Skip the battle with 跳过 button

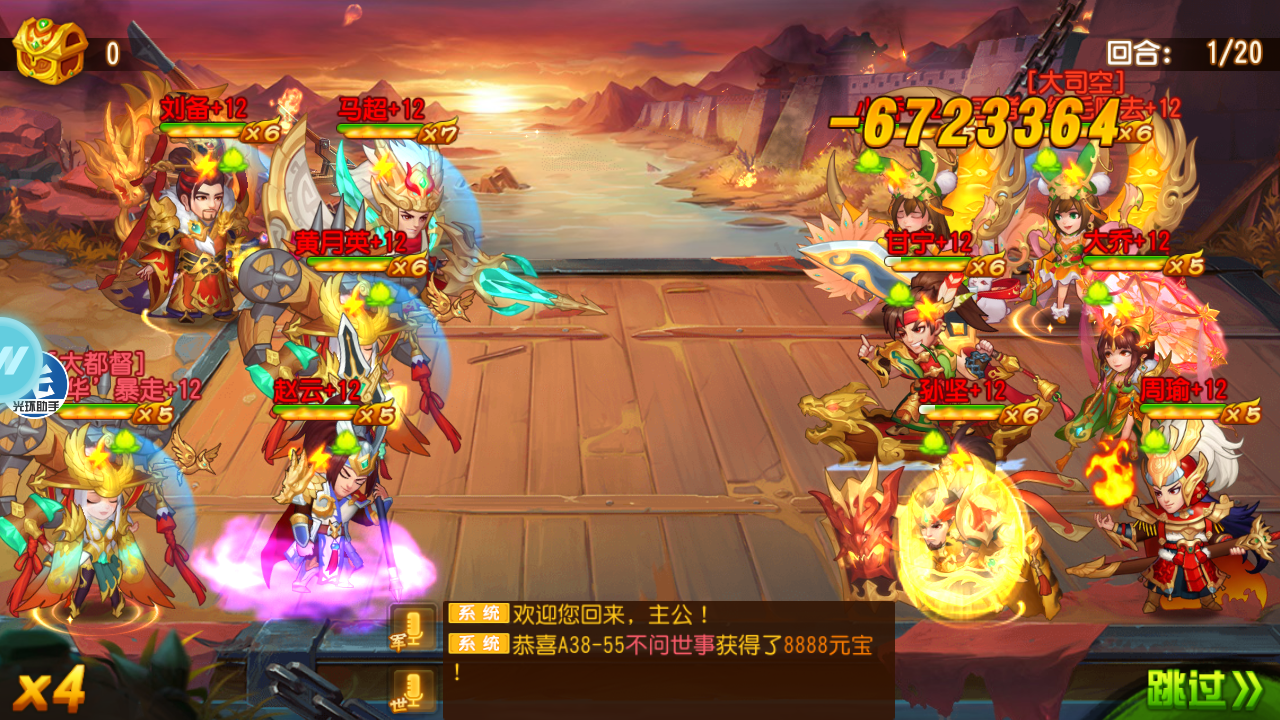click(1204, 689)
